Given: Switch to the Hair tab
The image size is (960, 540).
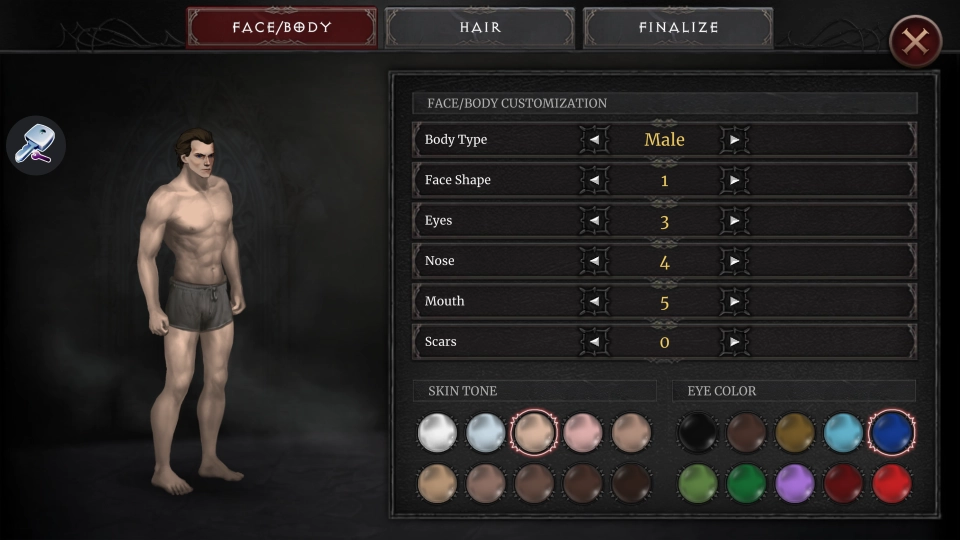Looking at the screenshot, I should (x=480, y=28).
